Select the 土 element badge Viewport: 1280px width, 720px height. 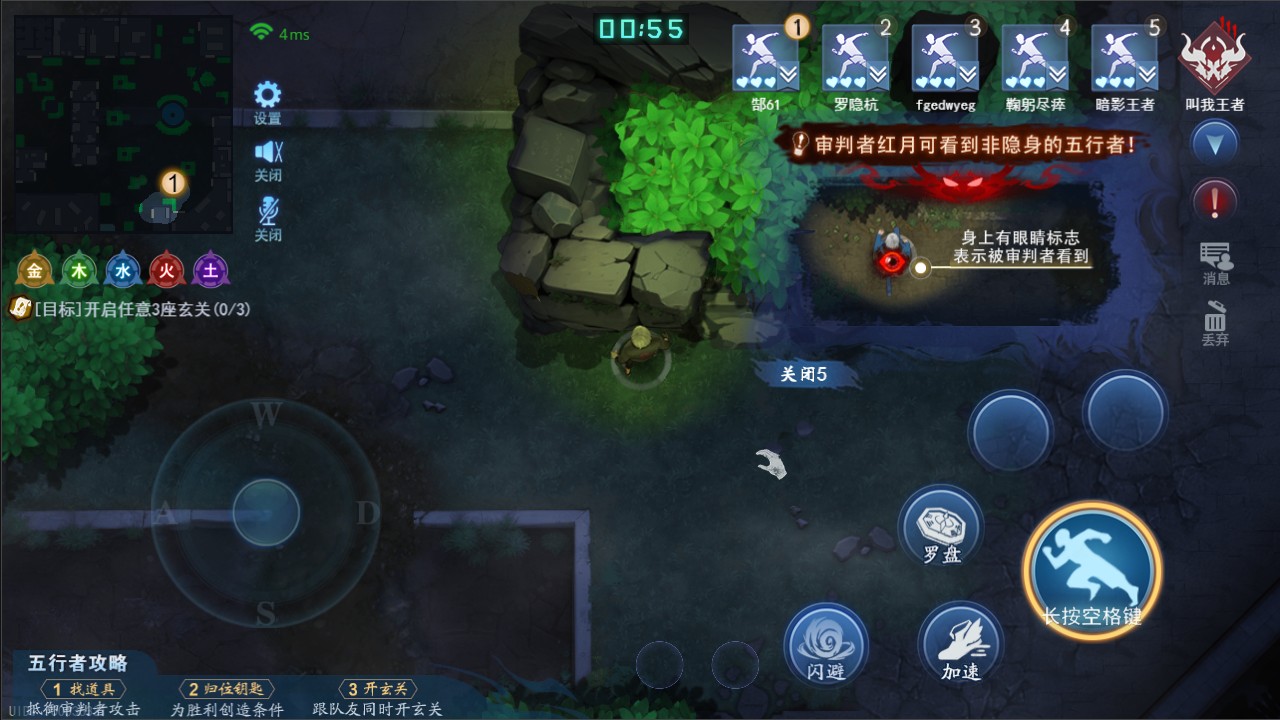[211, 270]
